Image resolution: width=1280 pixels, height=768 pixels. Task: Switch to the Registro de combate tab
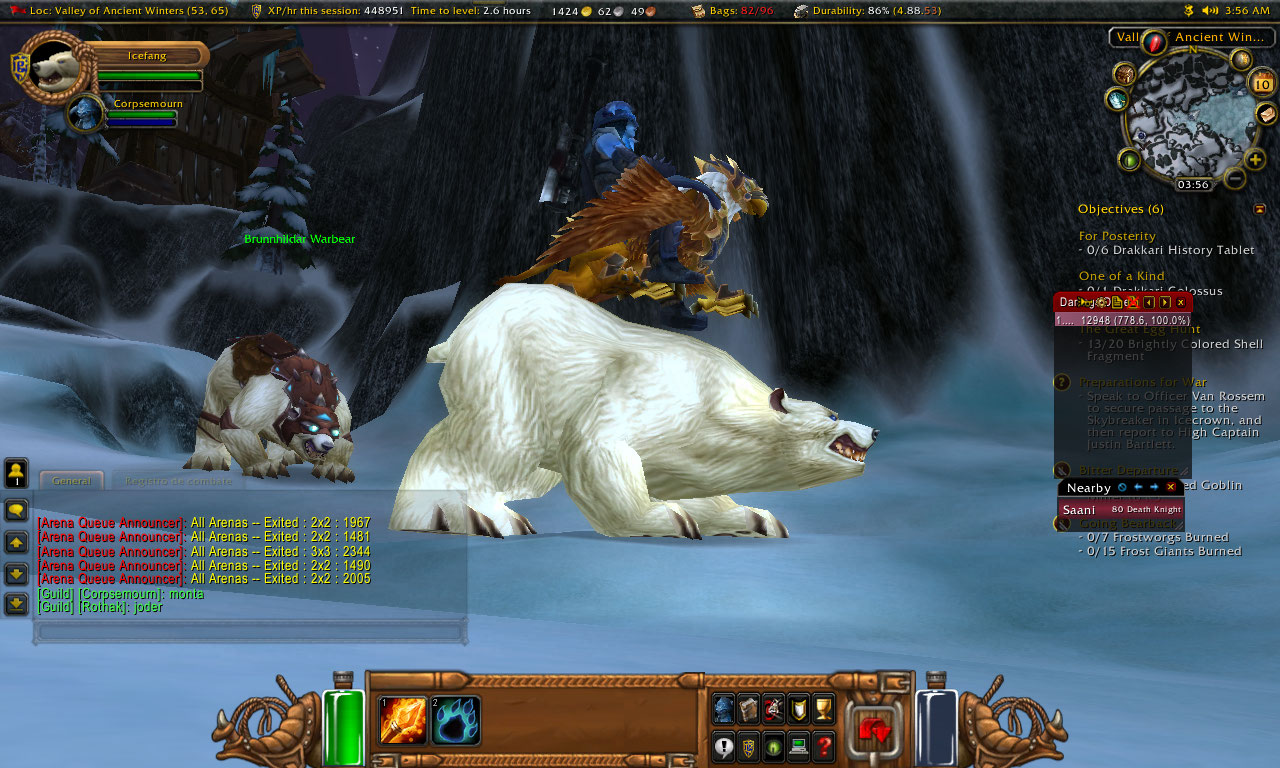pos(178,481)
